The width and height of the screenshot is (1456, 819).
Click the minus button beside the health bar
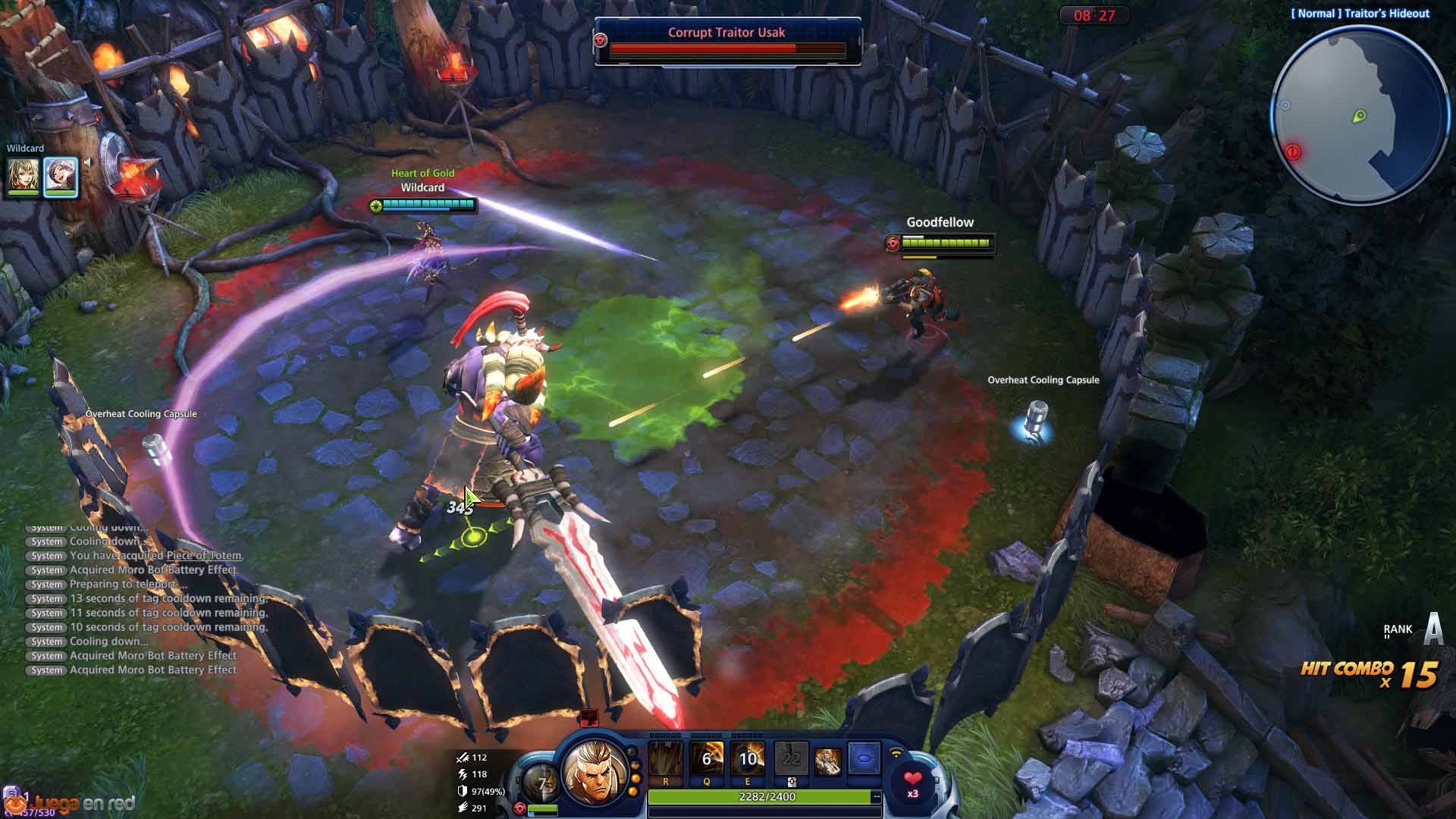tap(877, 796)
